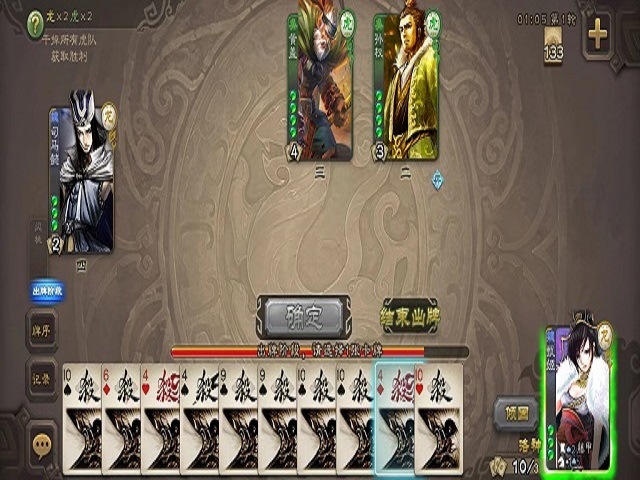Confirm with the 确定 button

tap(303, 317)
